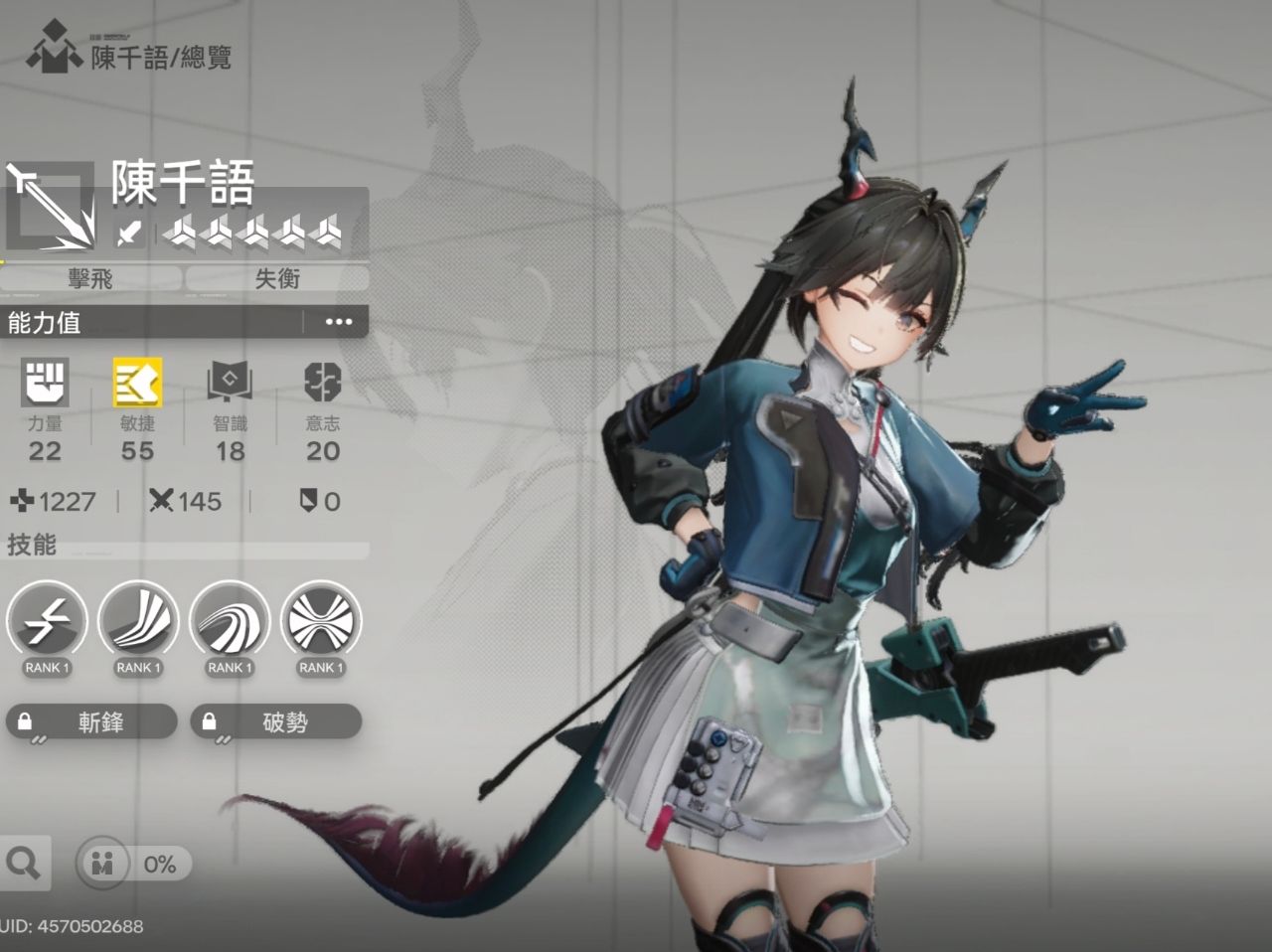Click the 力量 strength fist icon
The image size is (1272, 952).
coord(45,383)
